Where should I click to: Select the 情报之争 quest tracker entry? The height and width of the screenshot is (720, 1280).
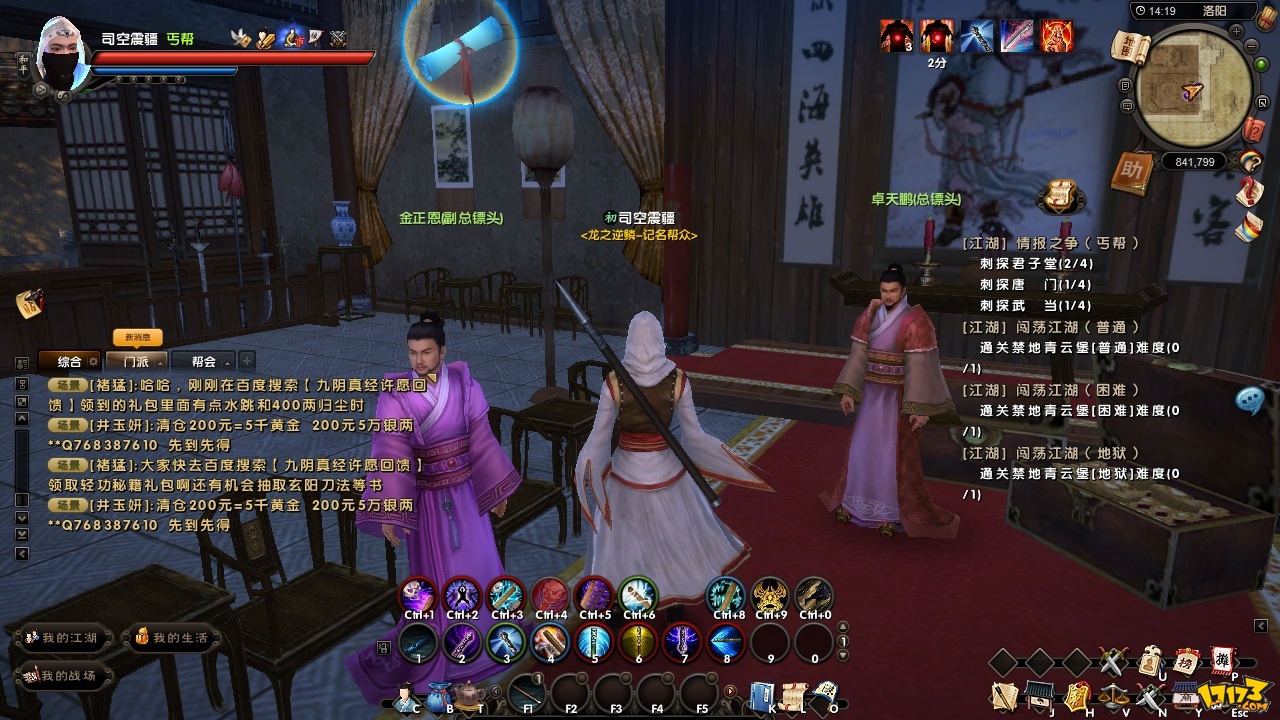[1050, 243]
